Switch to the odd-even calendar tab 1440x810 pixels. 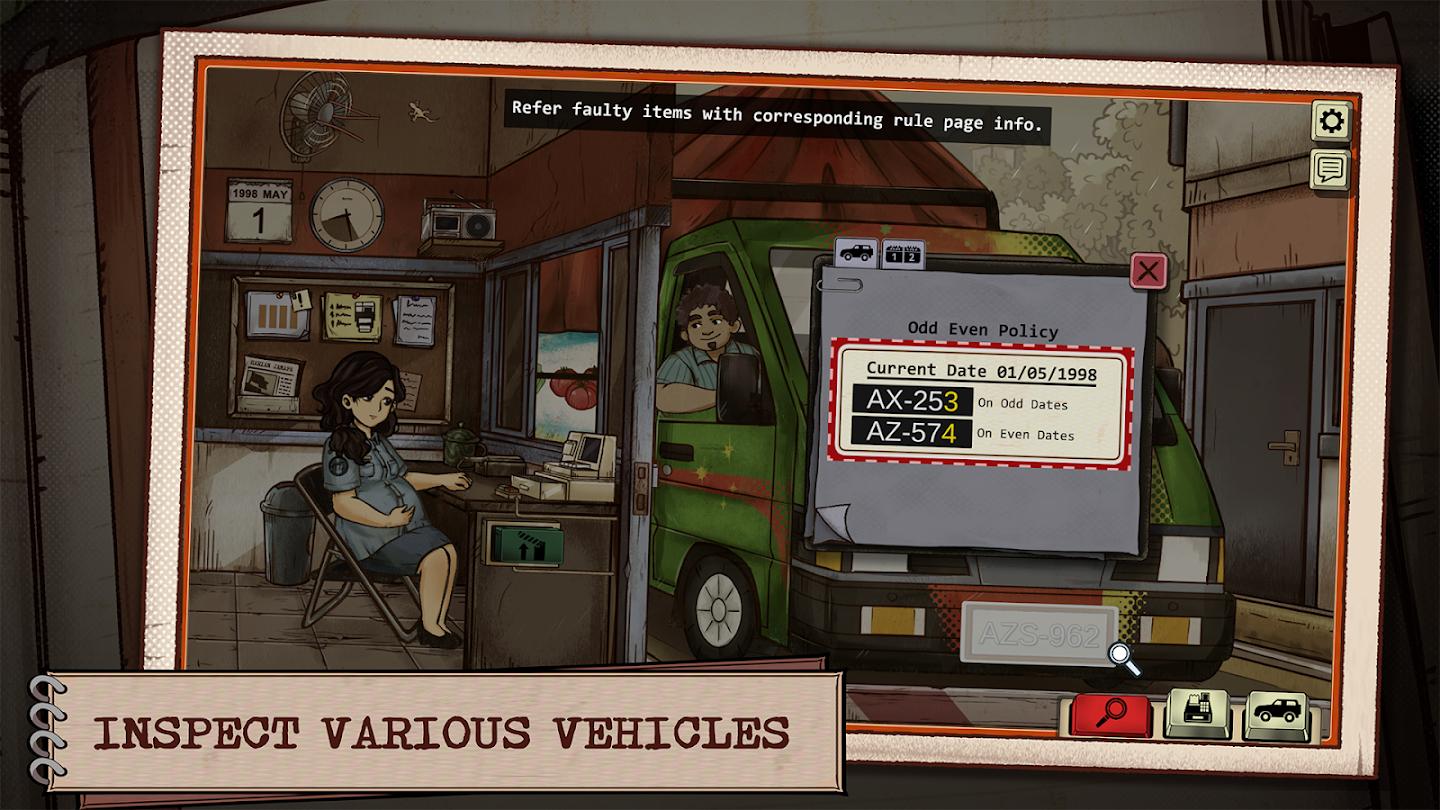tap(902, 254)
